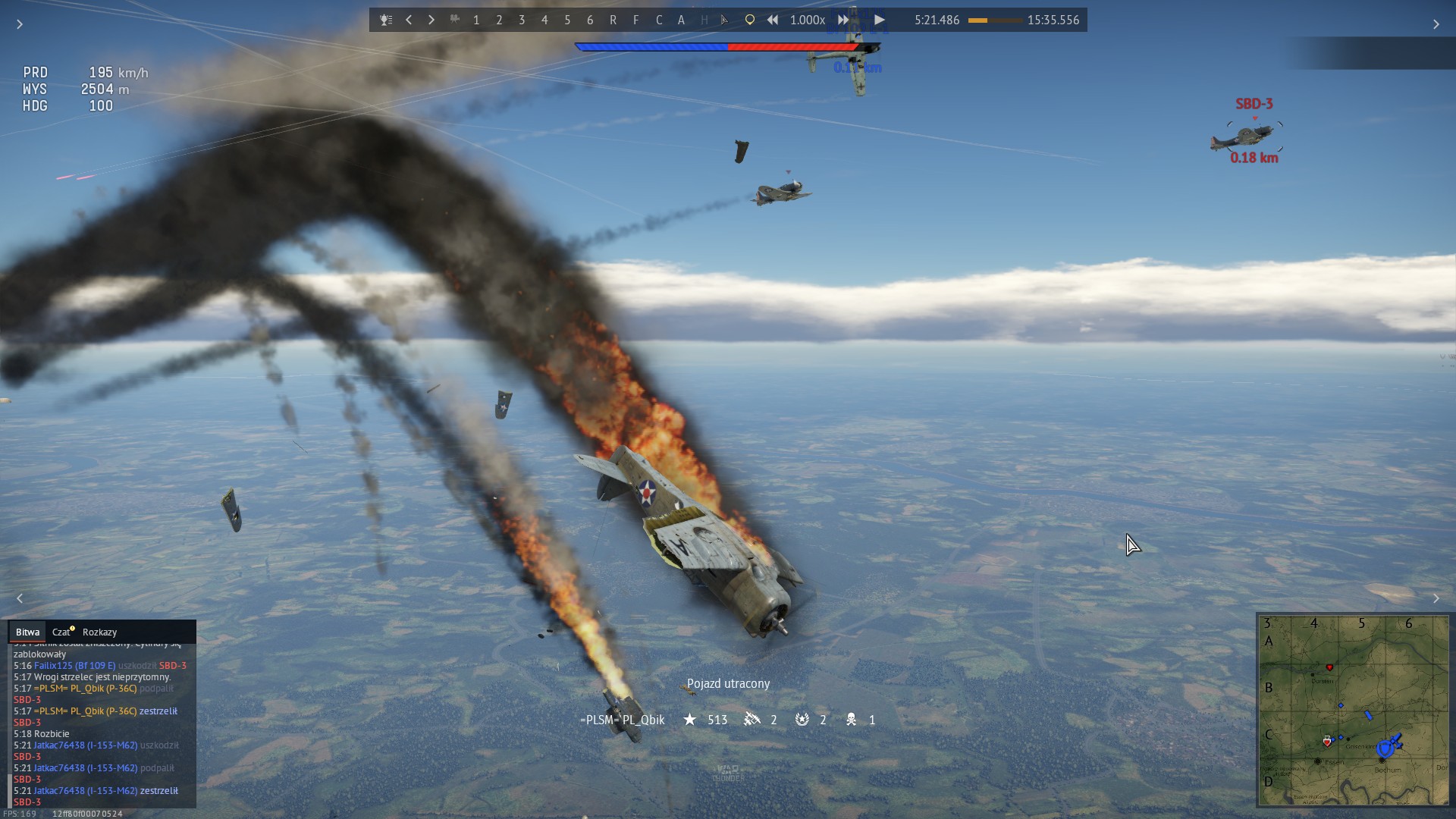
Task: Open the replay scoreboard trophy icon
Action: tap(386, 20)
